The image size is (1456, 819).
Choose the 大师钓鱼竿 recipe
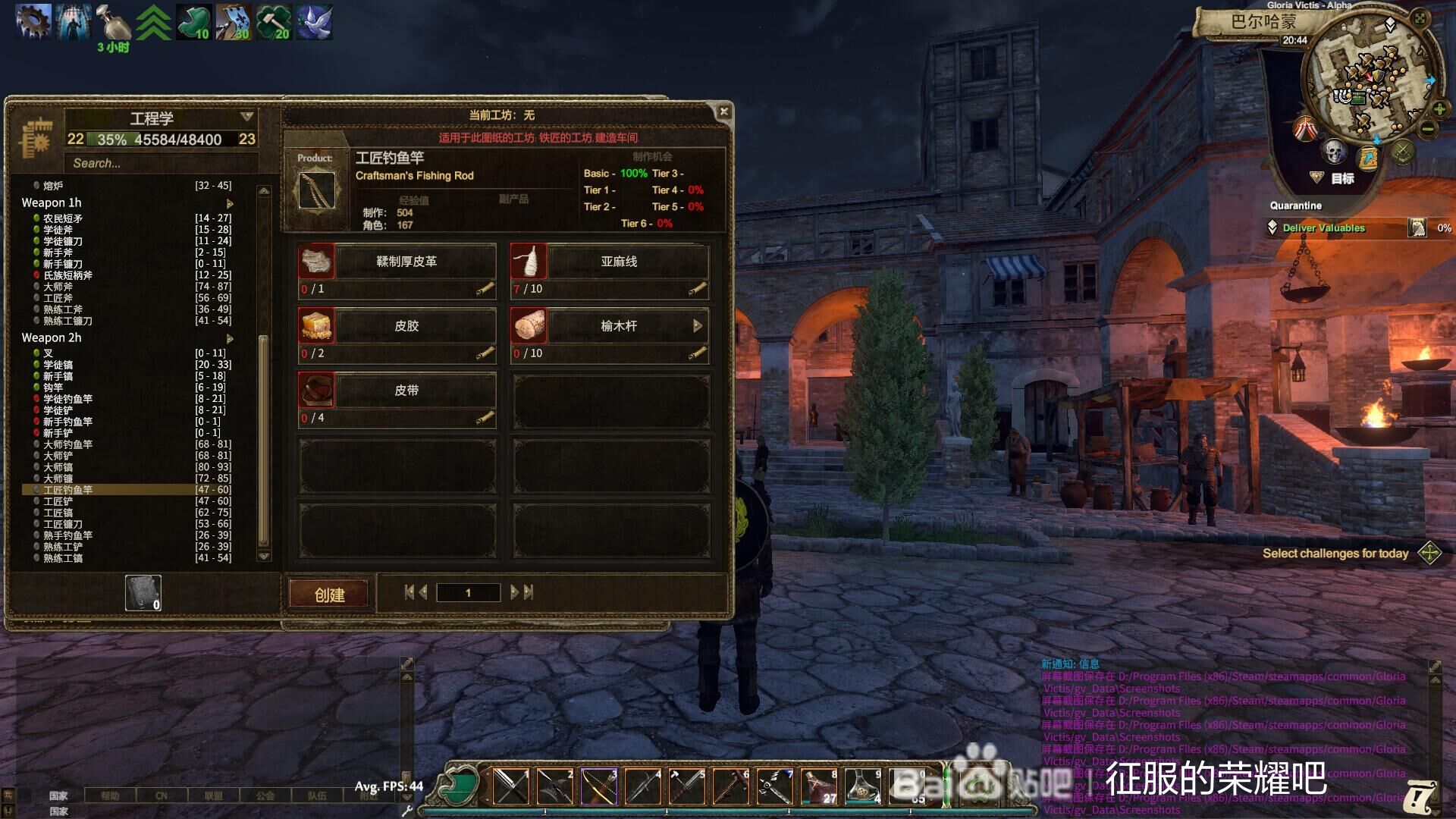point(67,444)
